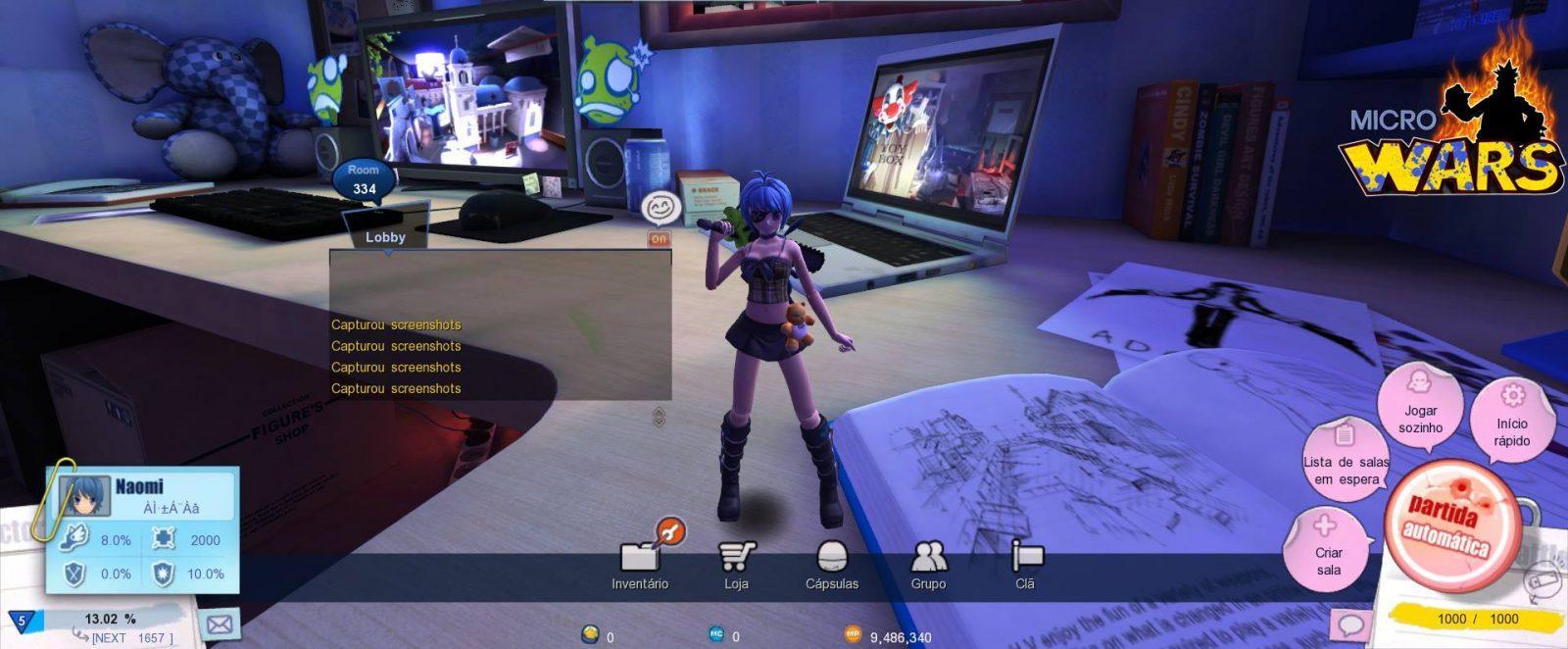Click the speech bubble chat icon
Image resolution: width=1568 pixels, height=649 pixels.
point(1350,624)
